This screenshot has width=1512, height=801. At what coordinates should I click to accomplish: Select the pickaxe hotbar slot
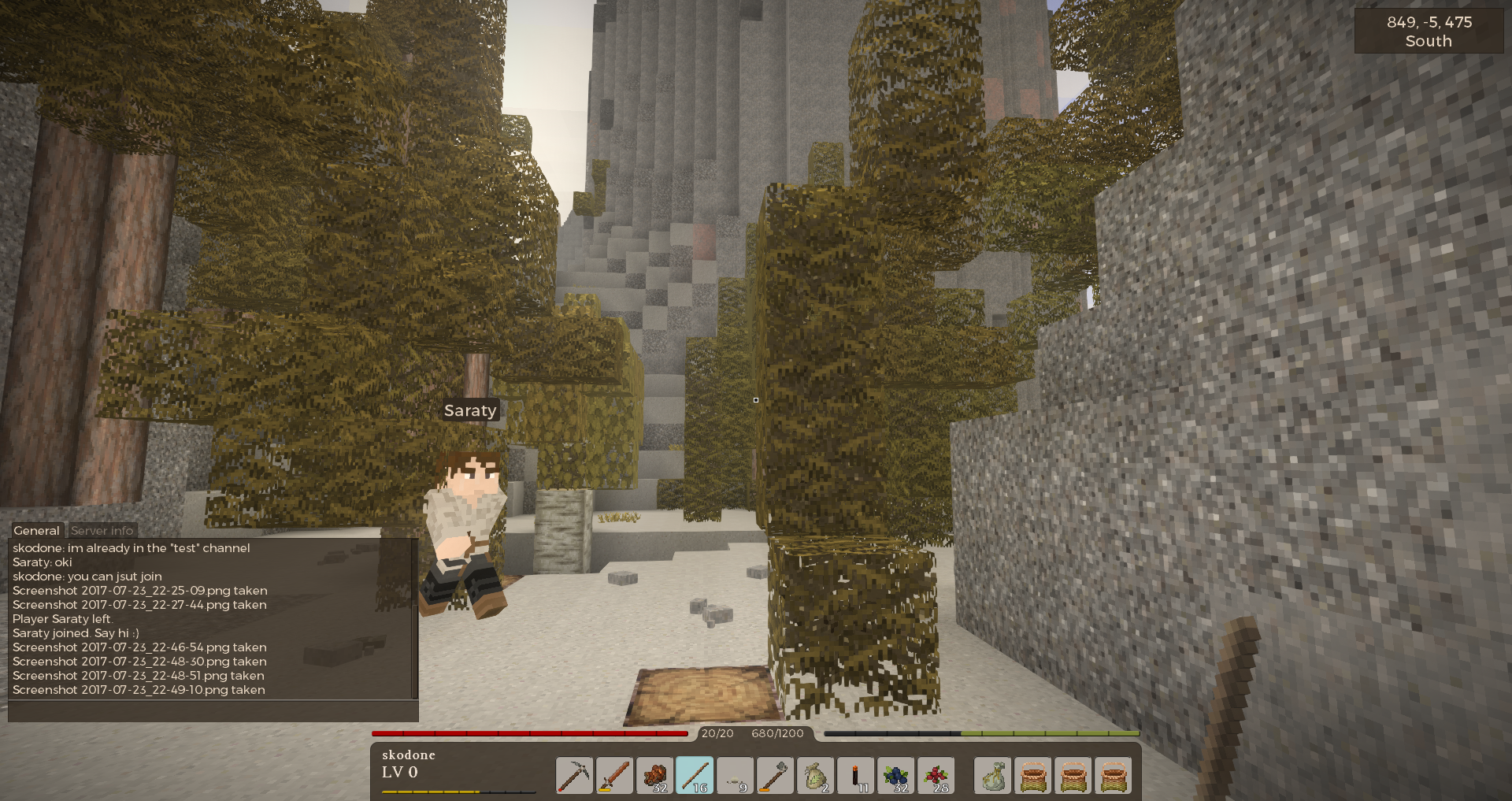(574, 776)
